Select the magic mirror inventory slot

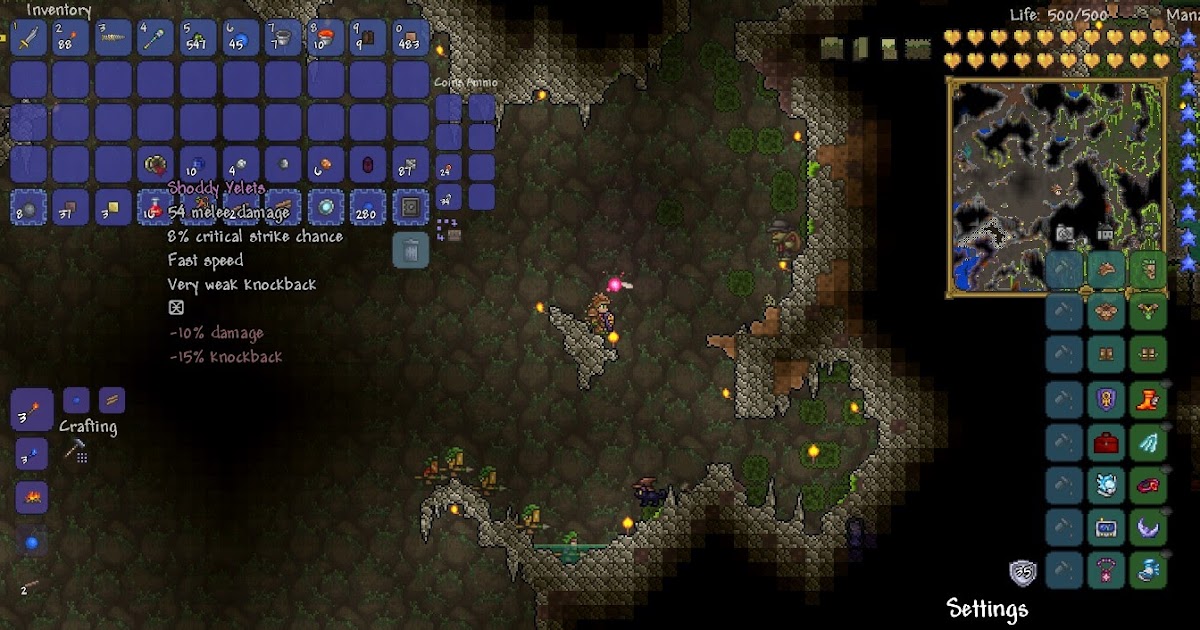coord(325,208)
